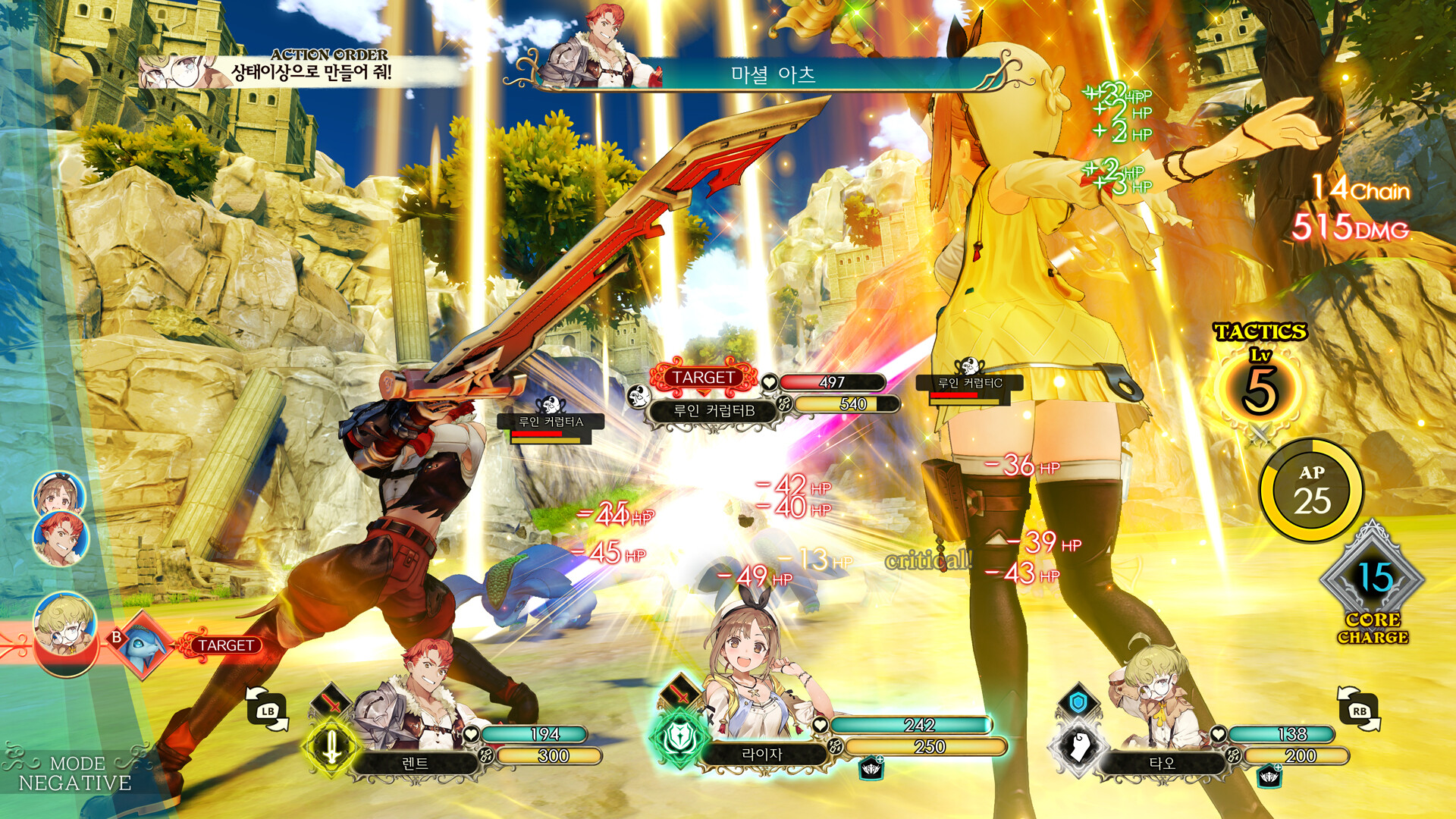Click the blue enemy turn diamond icon
Screen dimensions: 1456x819
coord(141,645)
